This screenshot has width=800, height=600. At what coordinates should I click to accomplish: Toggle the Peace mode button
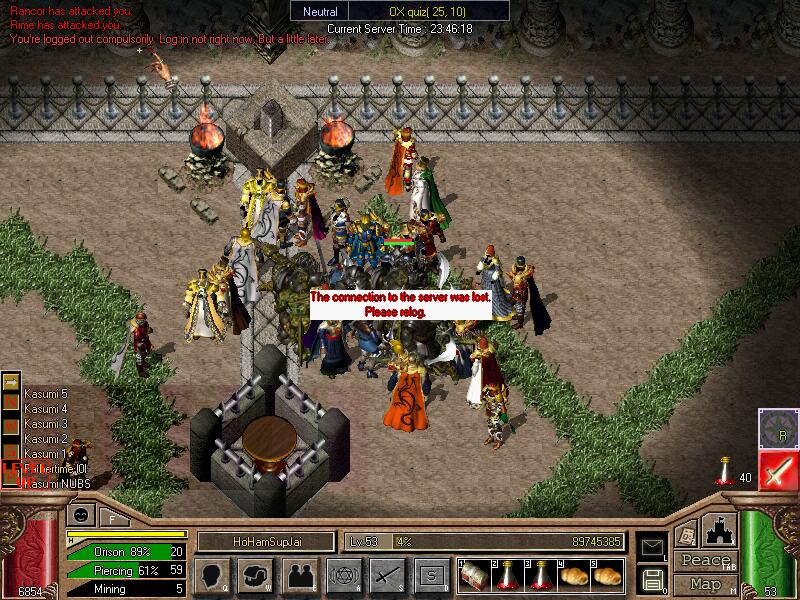[x=705, y=561]
